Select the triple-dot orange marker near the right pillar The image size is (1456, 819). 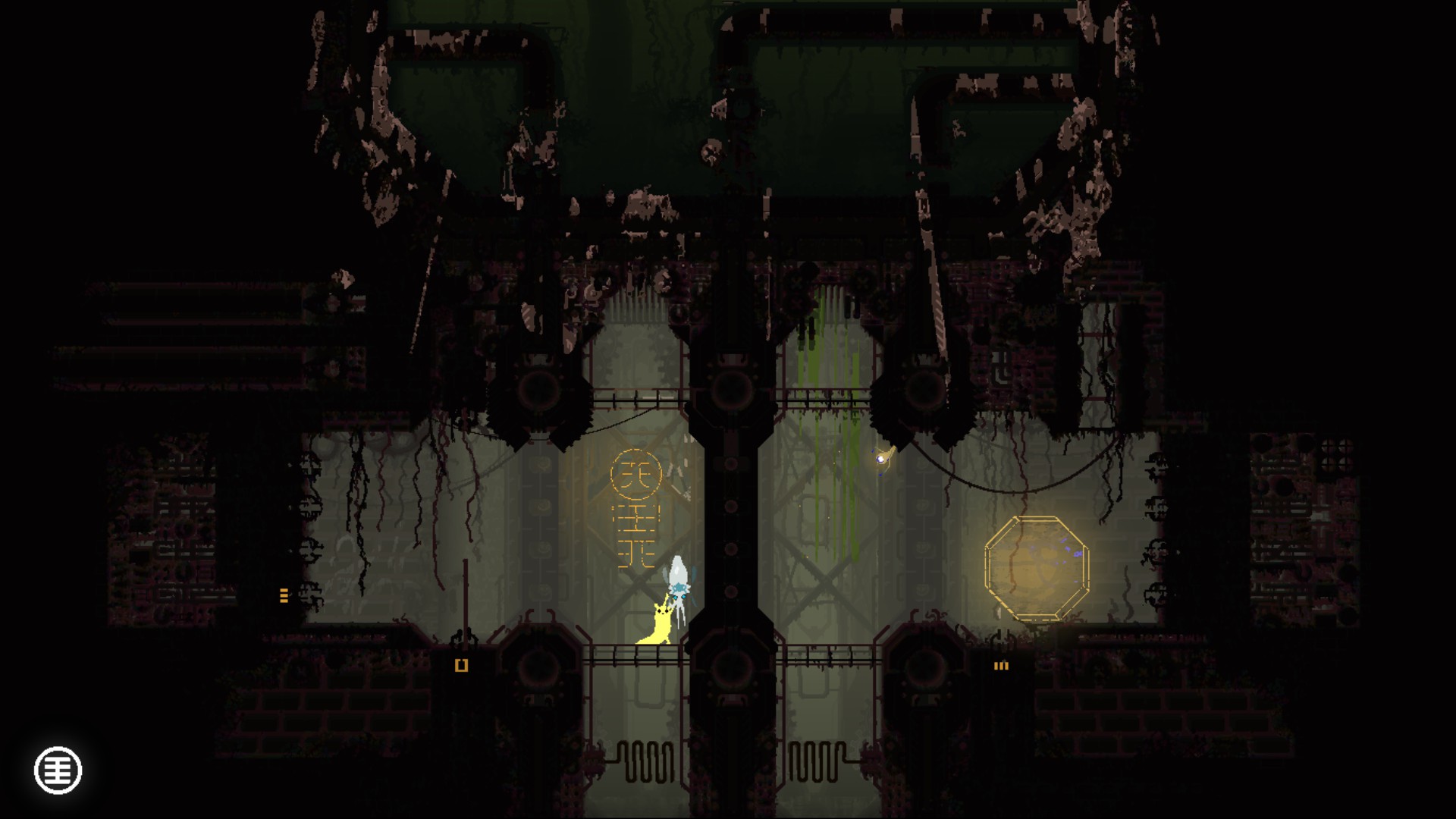point(1002,666)
